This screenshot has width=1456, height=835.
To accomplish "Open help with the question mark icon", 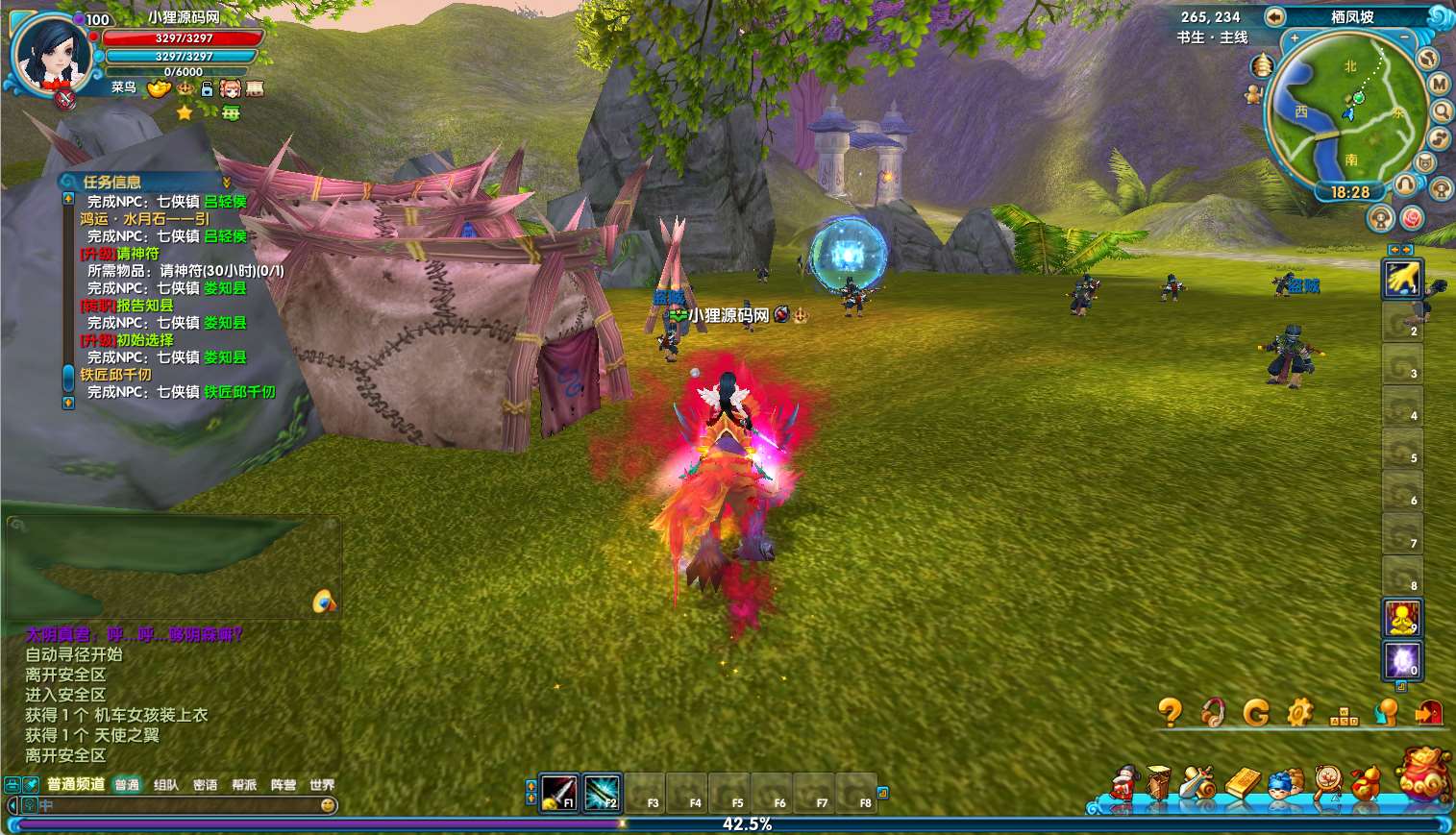I will tap(1170, 712).
